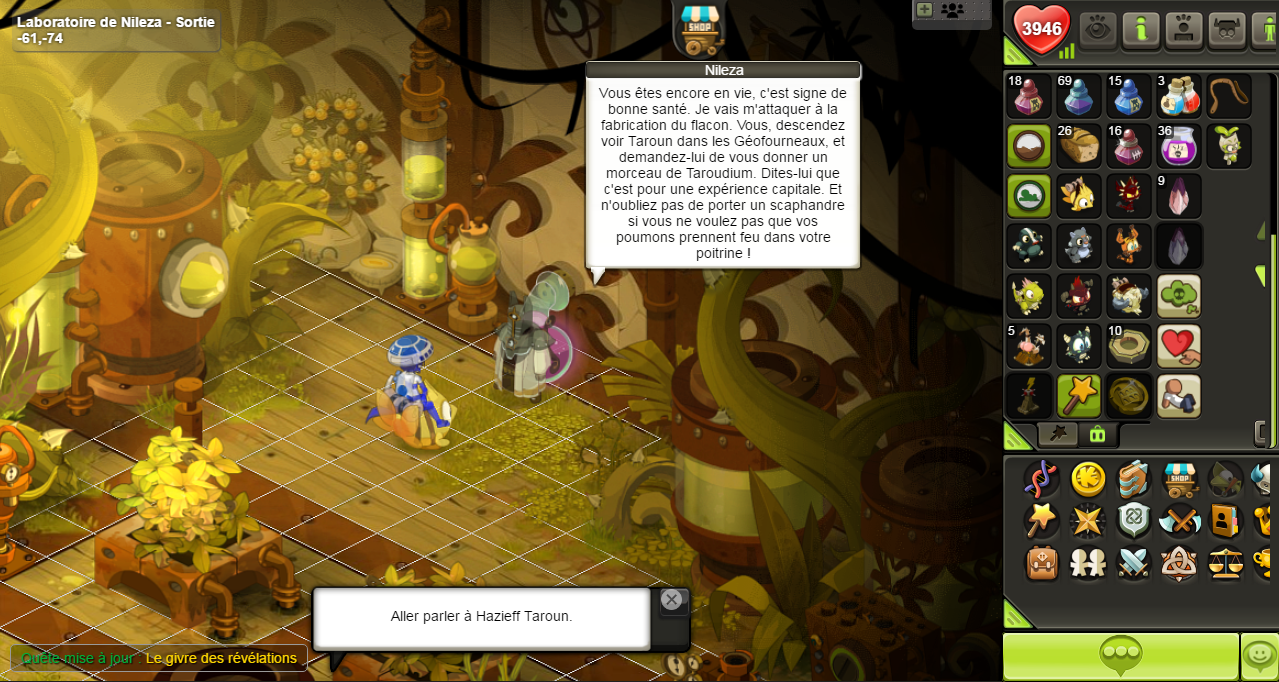Close the Nileza dialogue window

(671, 600)
